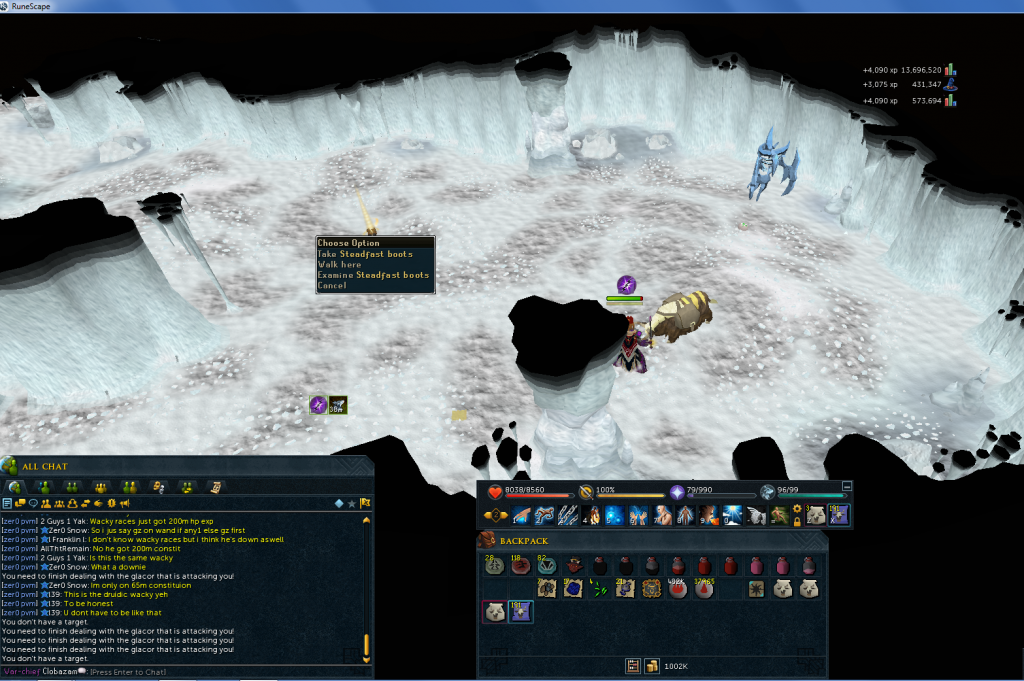Cancel the Choose Option menu

(332, 286)
